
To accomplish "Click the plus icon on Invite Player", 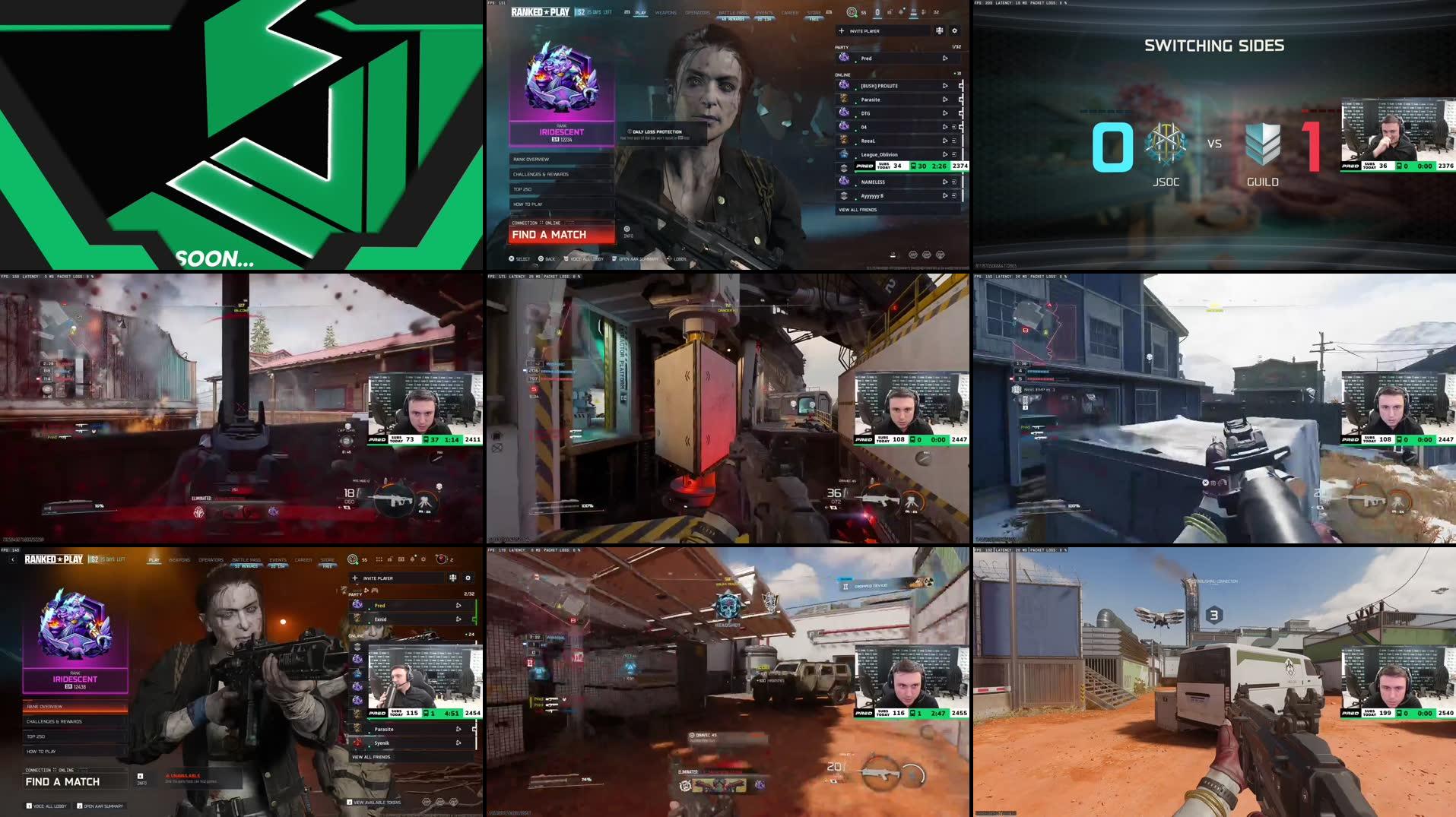I will pos(841,31).
